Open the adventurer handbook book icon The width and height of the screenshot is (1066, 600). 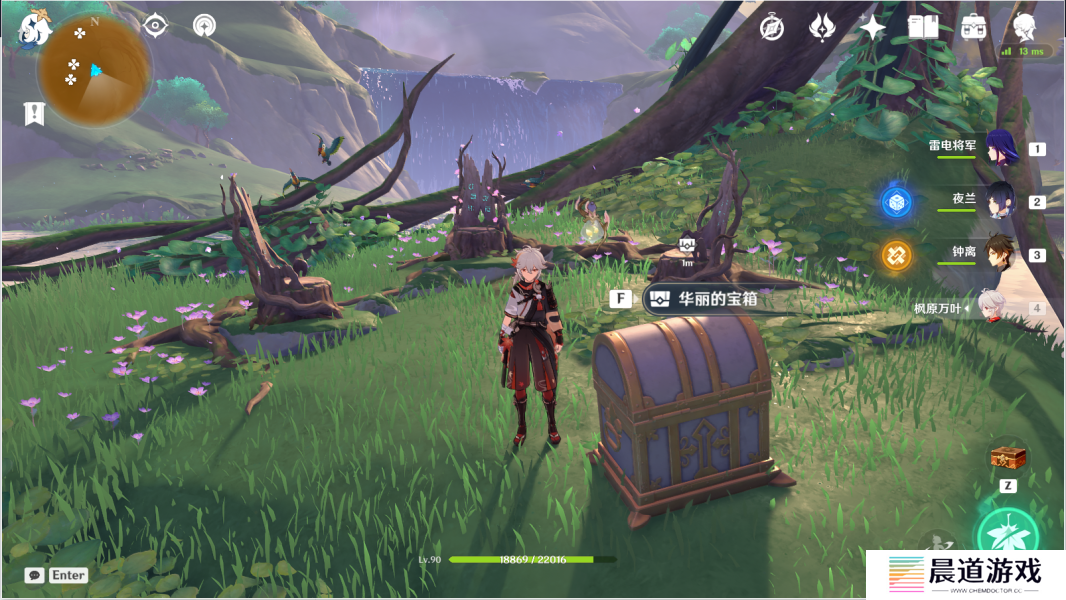point(922,27)
